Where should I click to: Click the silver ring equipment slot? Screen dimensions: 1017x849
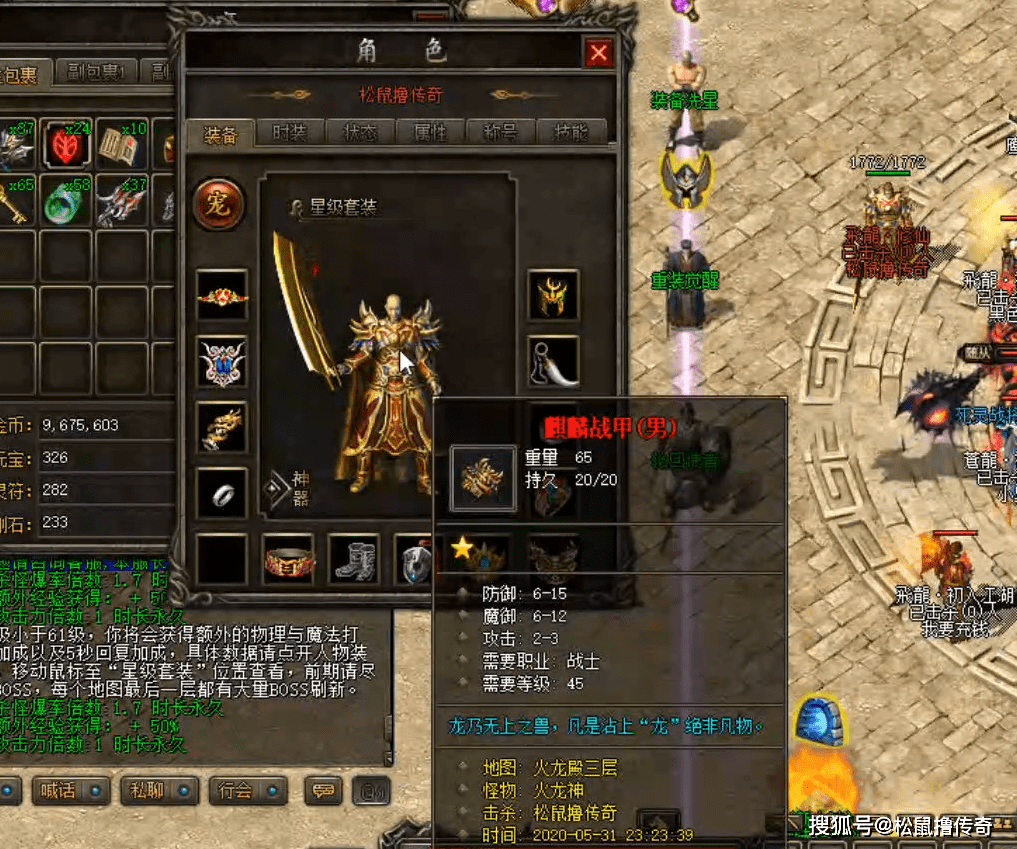click(x=221, y=493)
